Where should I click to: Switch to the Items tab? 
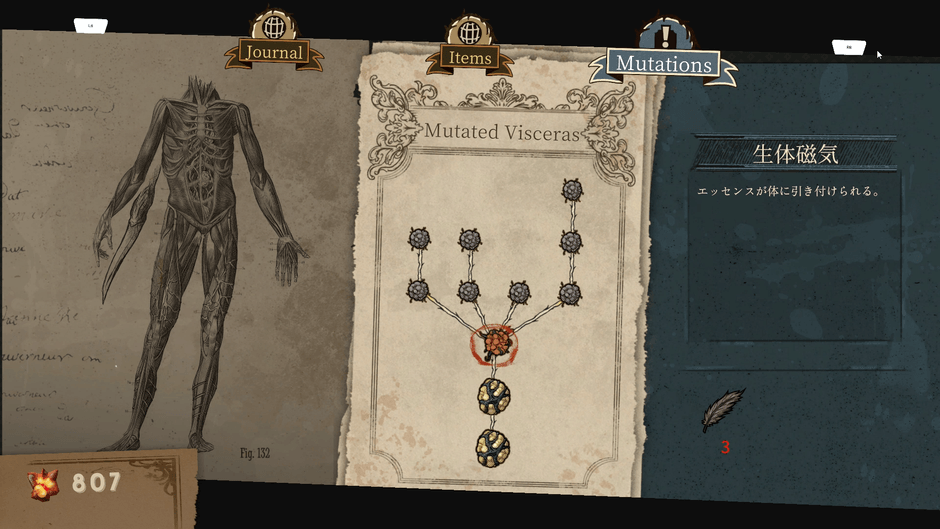469,58
